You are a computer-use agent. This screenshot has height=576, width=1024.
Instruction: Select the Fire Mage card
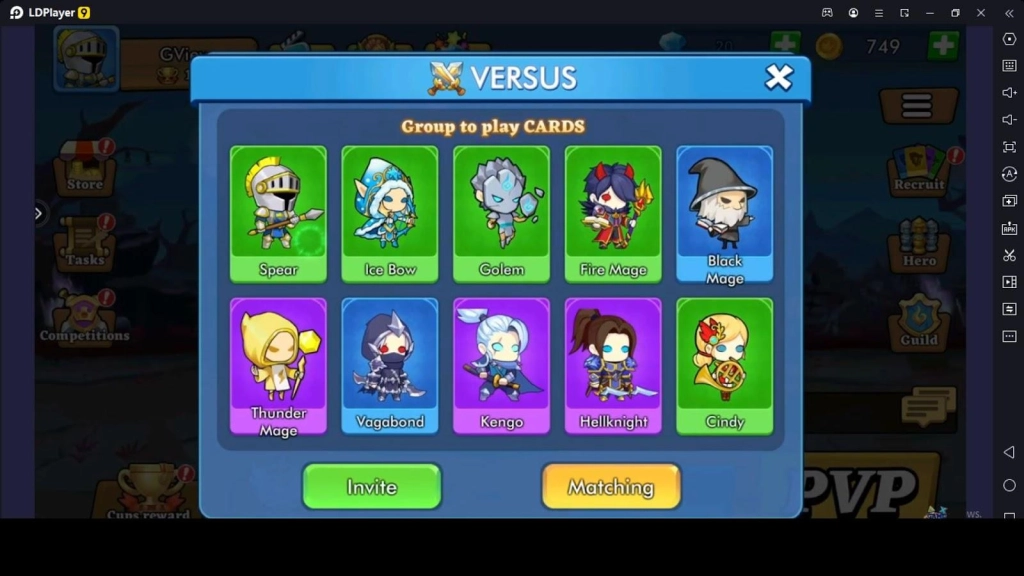(613, 213)
